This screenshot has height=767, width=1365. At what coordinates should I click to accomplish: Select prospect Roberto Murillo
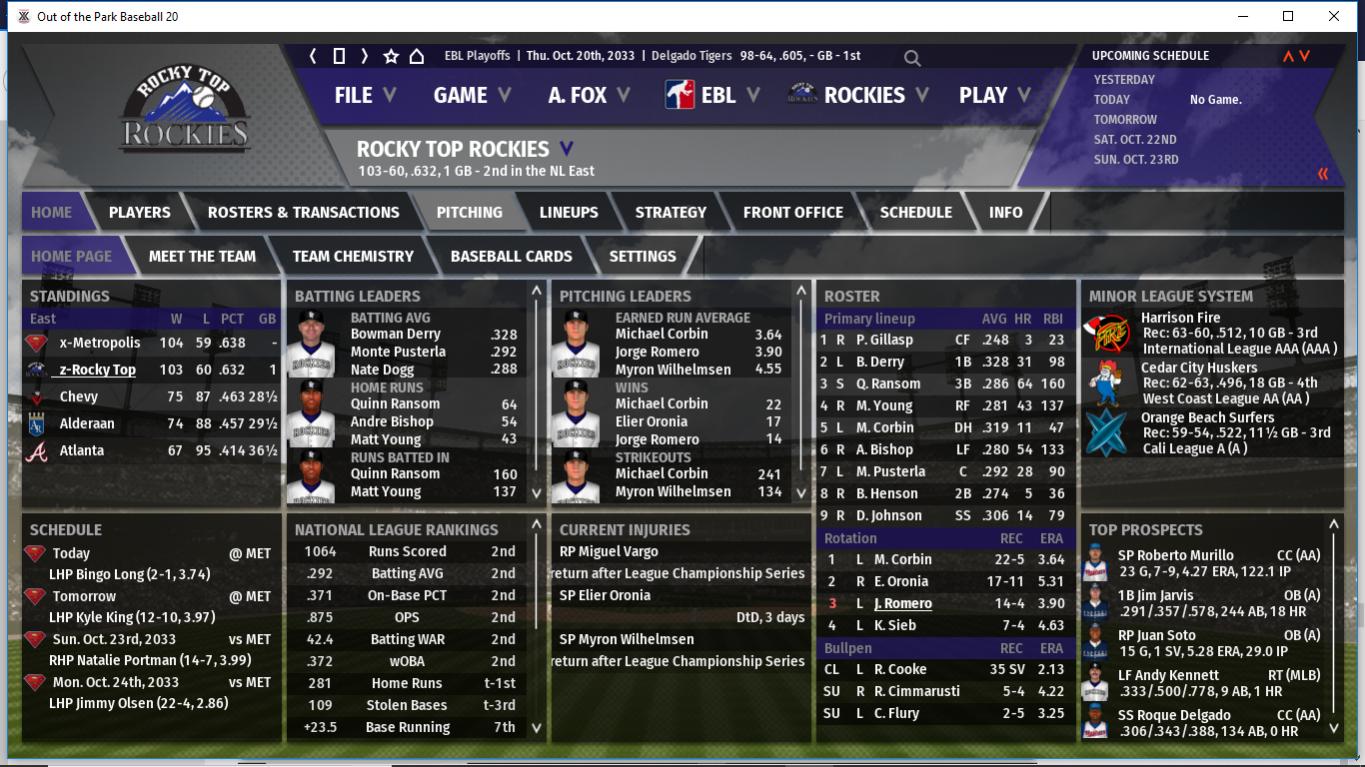pyautogui.click(x=1175, y=555)
